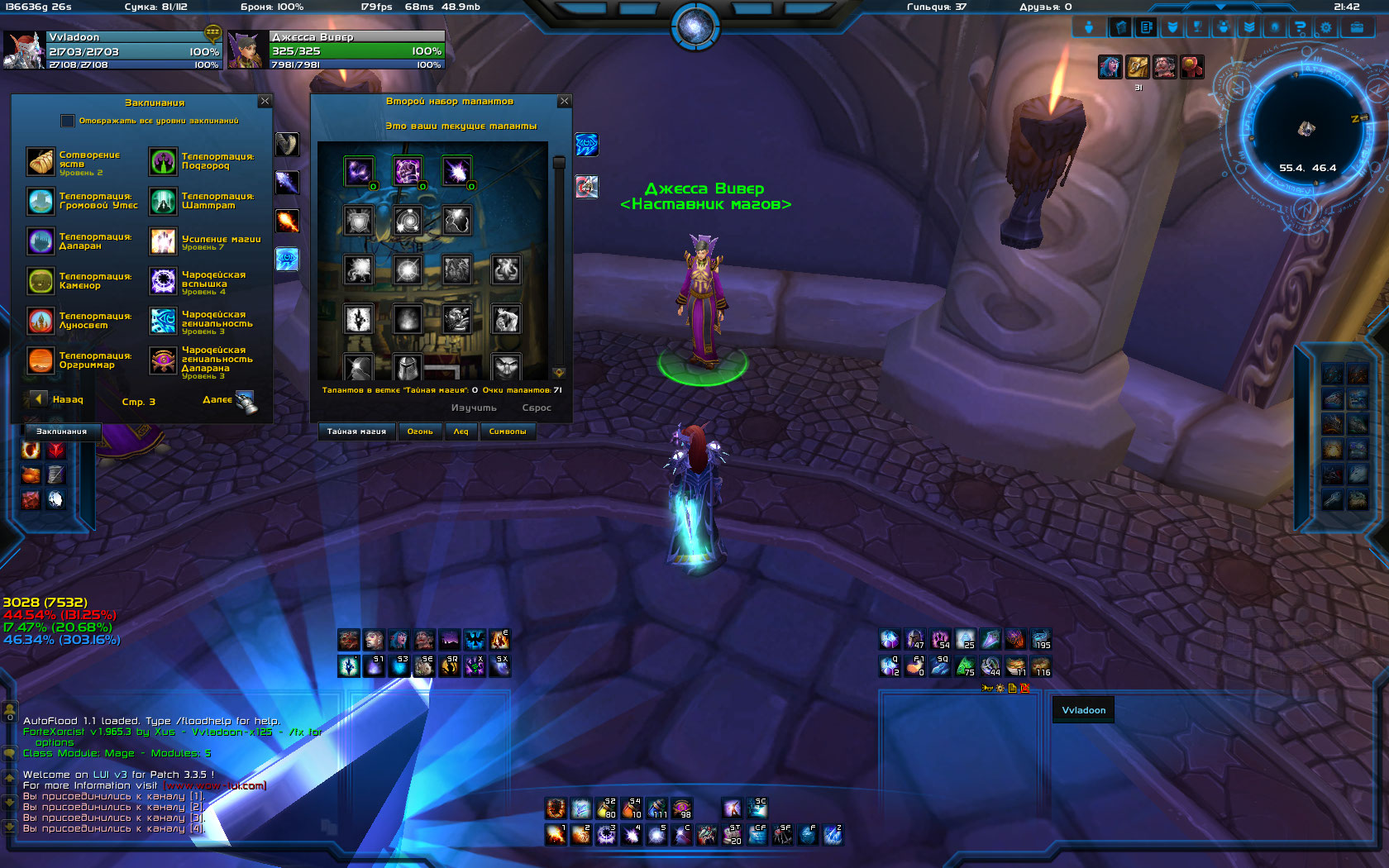Viewport: 1389px width, 868px height.
Task: Switch to the Тайная магия talent tab
Action: pos(356,432)
